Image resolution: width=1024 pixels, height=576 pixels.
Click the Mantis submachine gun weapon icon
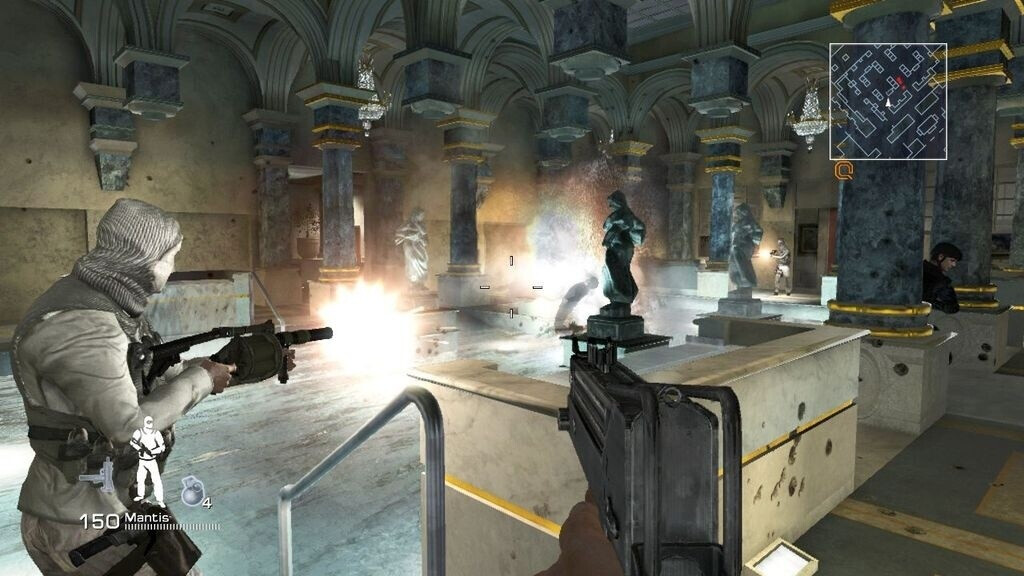pyautogui.click(x=99, y=475)
